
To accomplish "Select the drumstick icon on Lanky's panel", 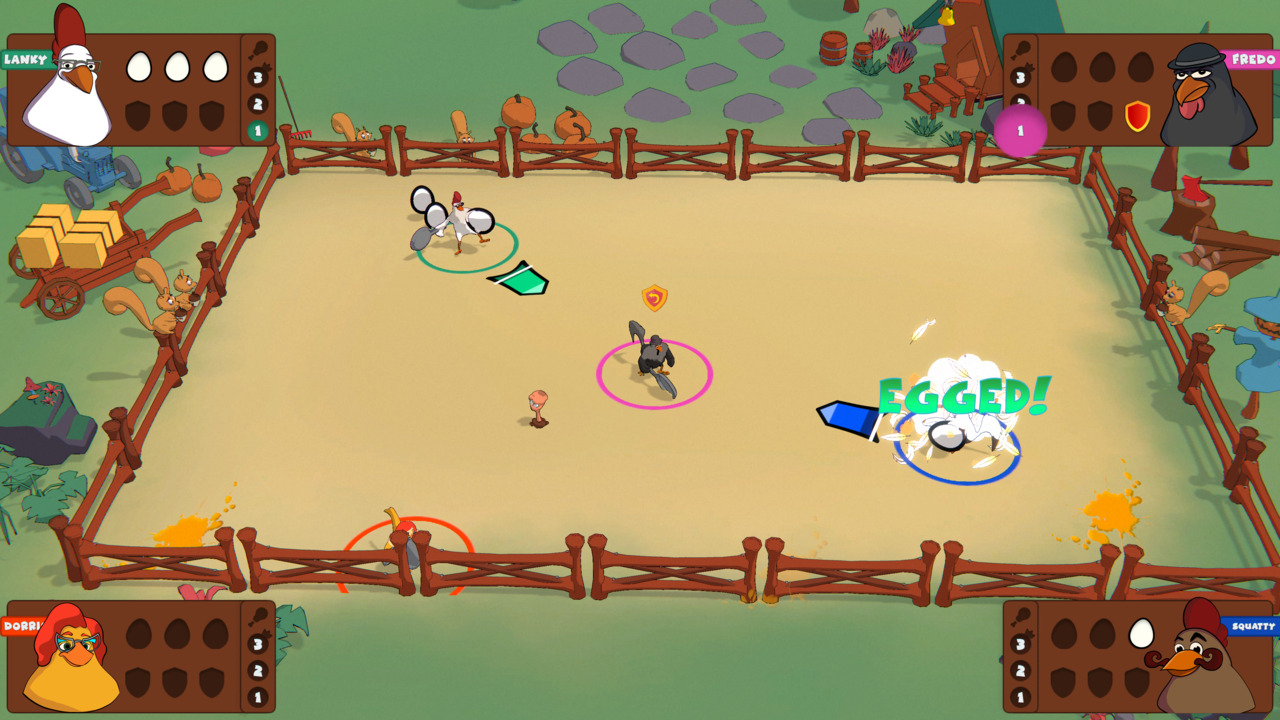I will [x=259, y=49].
